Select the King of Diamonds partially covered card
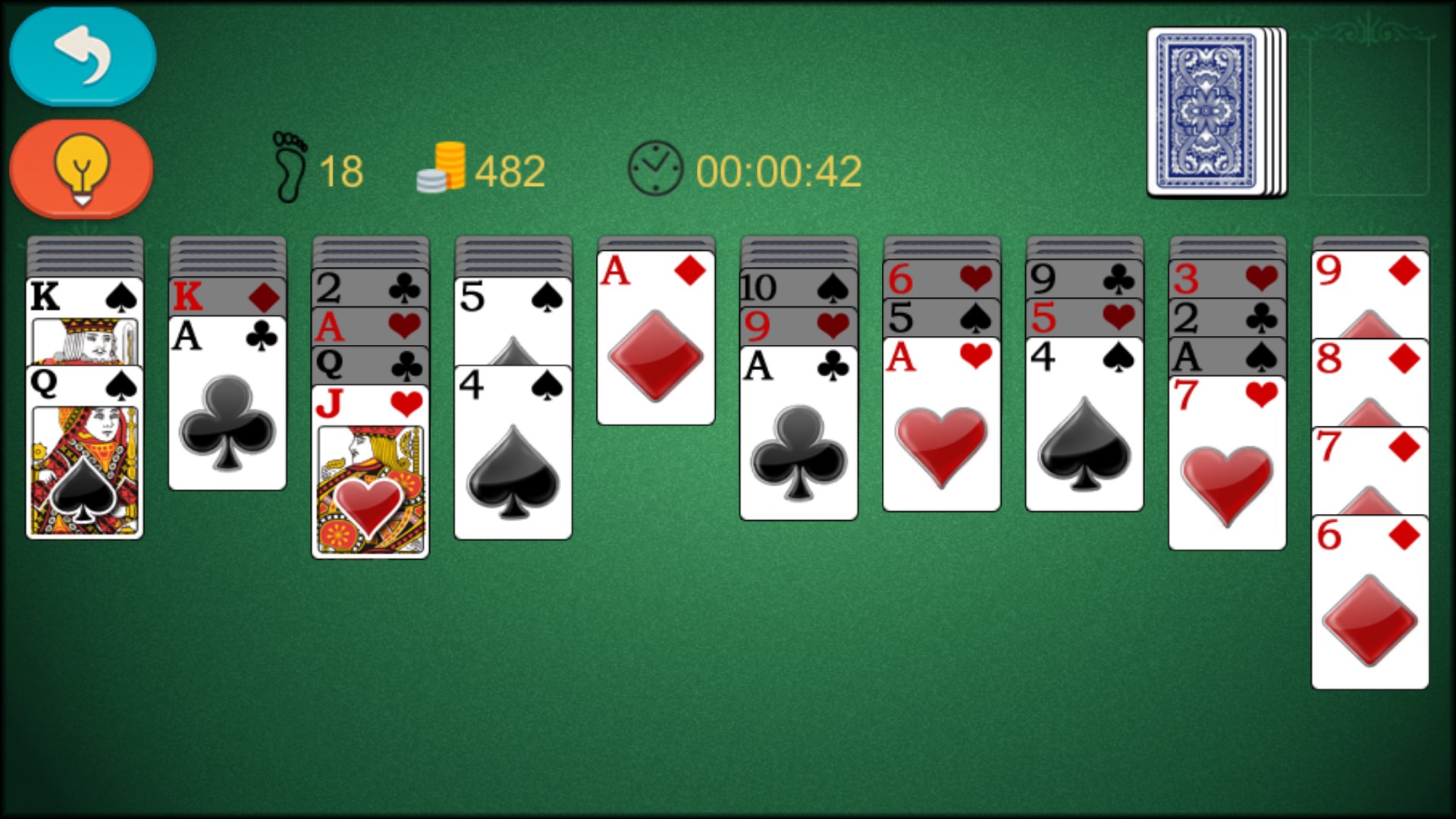This screenshot has height=819, width=1456. tap(226, 296)
